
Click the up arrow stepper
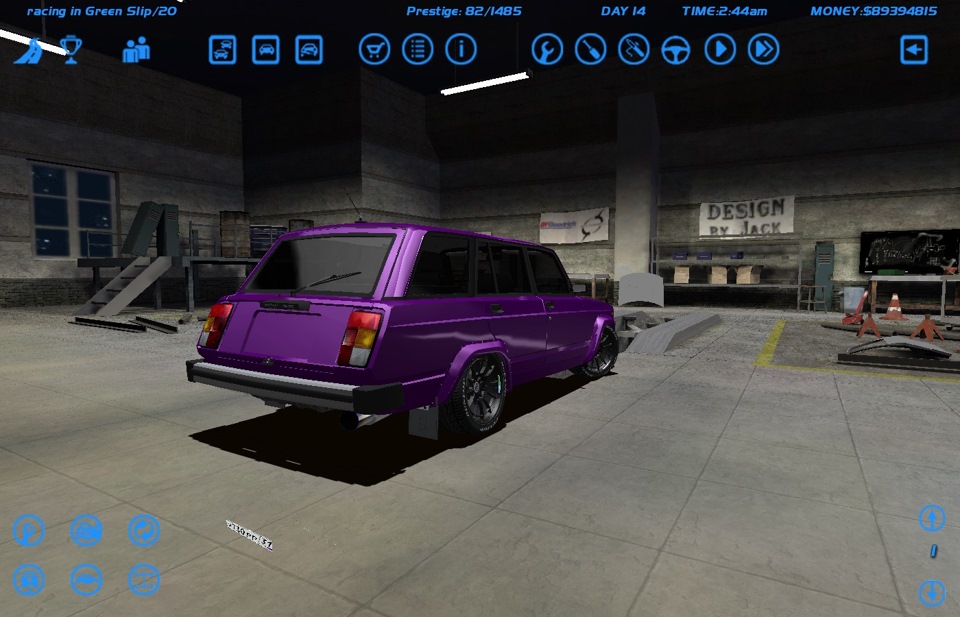tap(932, 518)
